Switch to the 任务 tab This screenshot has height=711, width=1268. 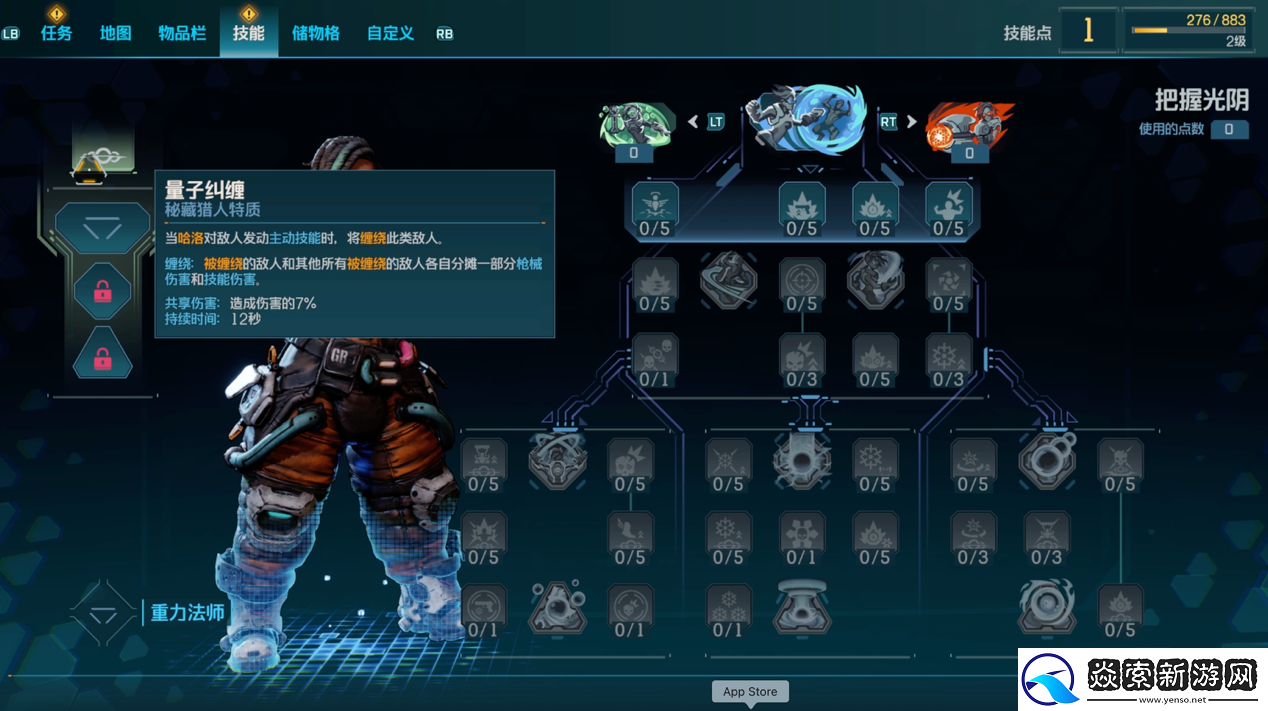coord(56,33)
